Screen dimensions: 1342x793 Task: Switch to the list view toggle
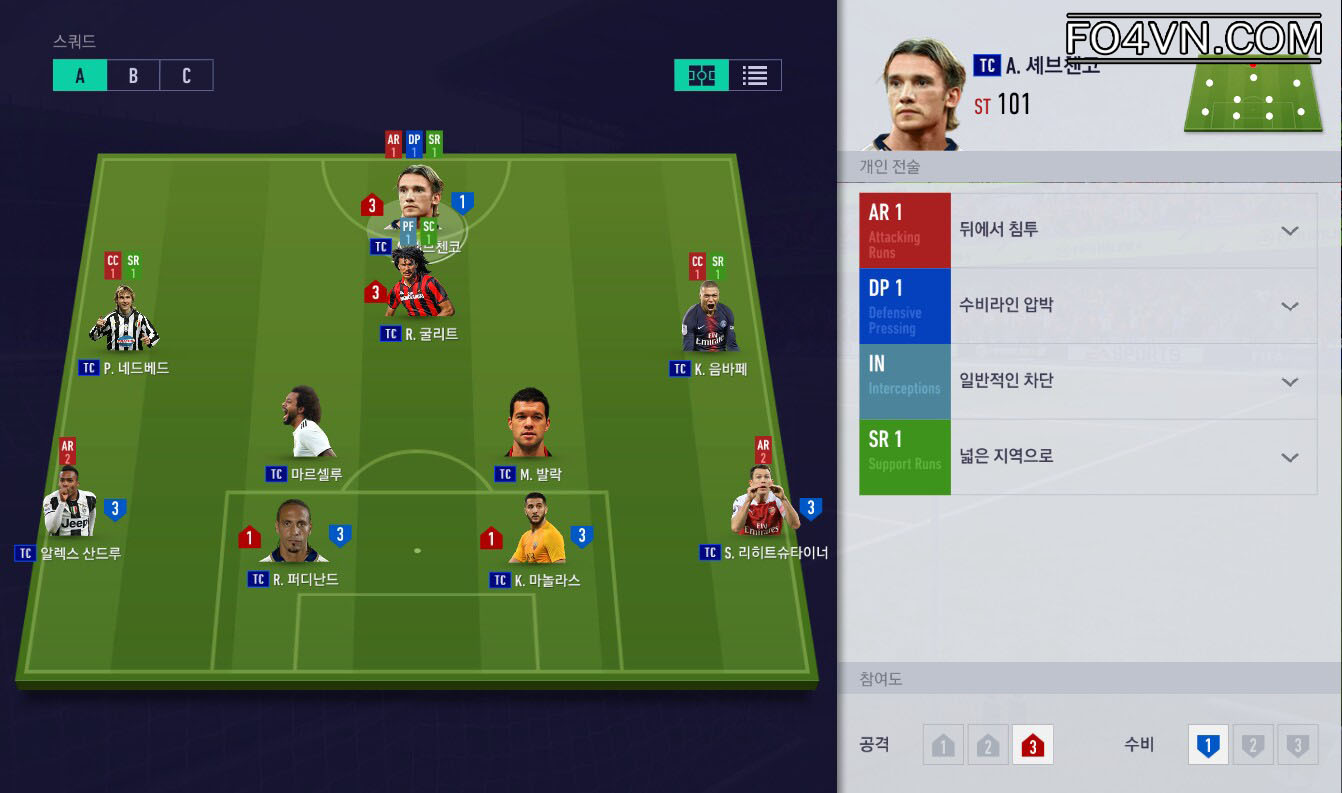pyautogui.click(x=755, y=75)
